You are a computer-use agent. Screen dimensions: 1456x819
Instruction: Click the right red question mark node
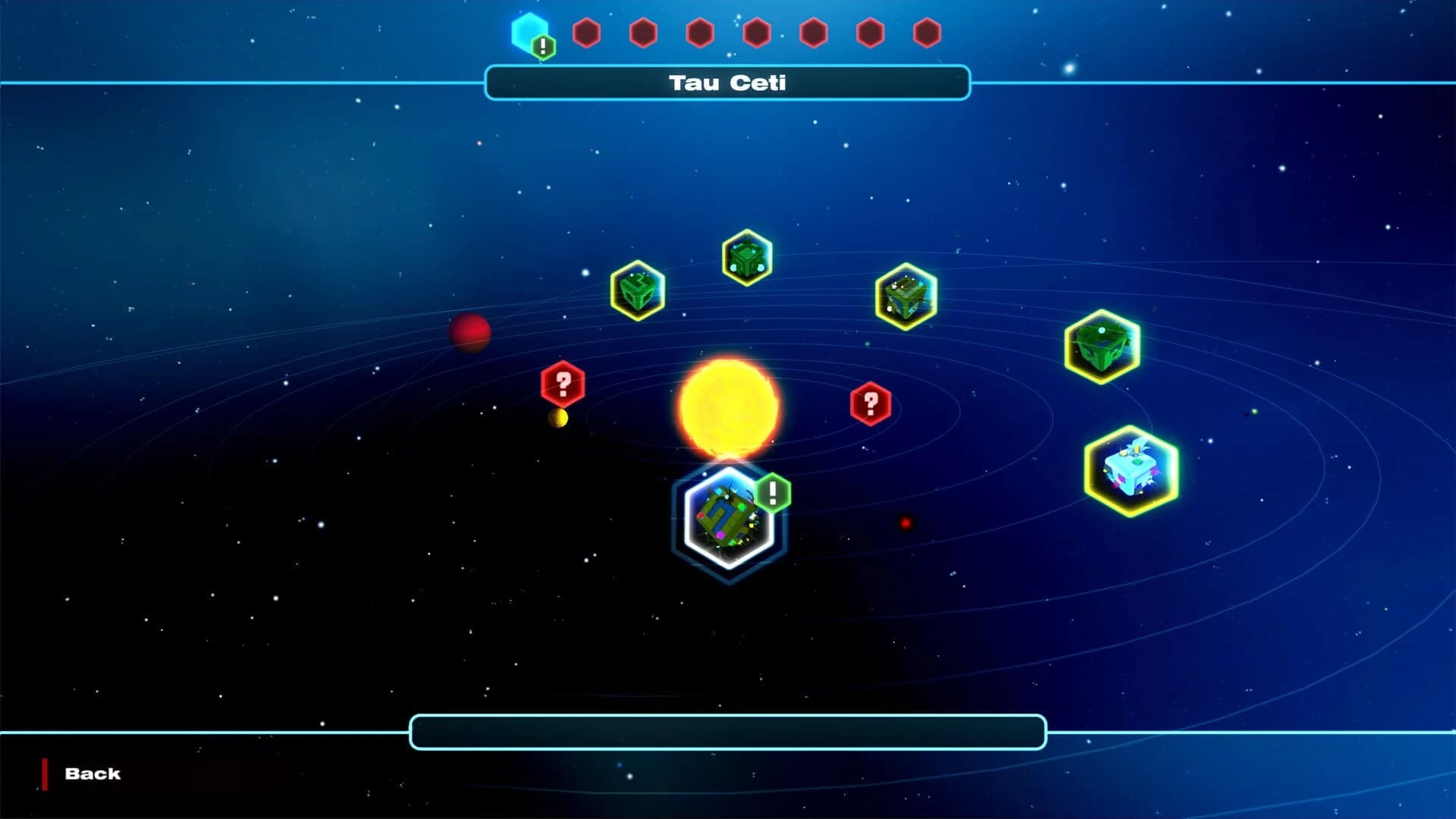pos(869,403)
